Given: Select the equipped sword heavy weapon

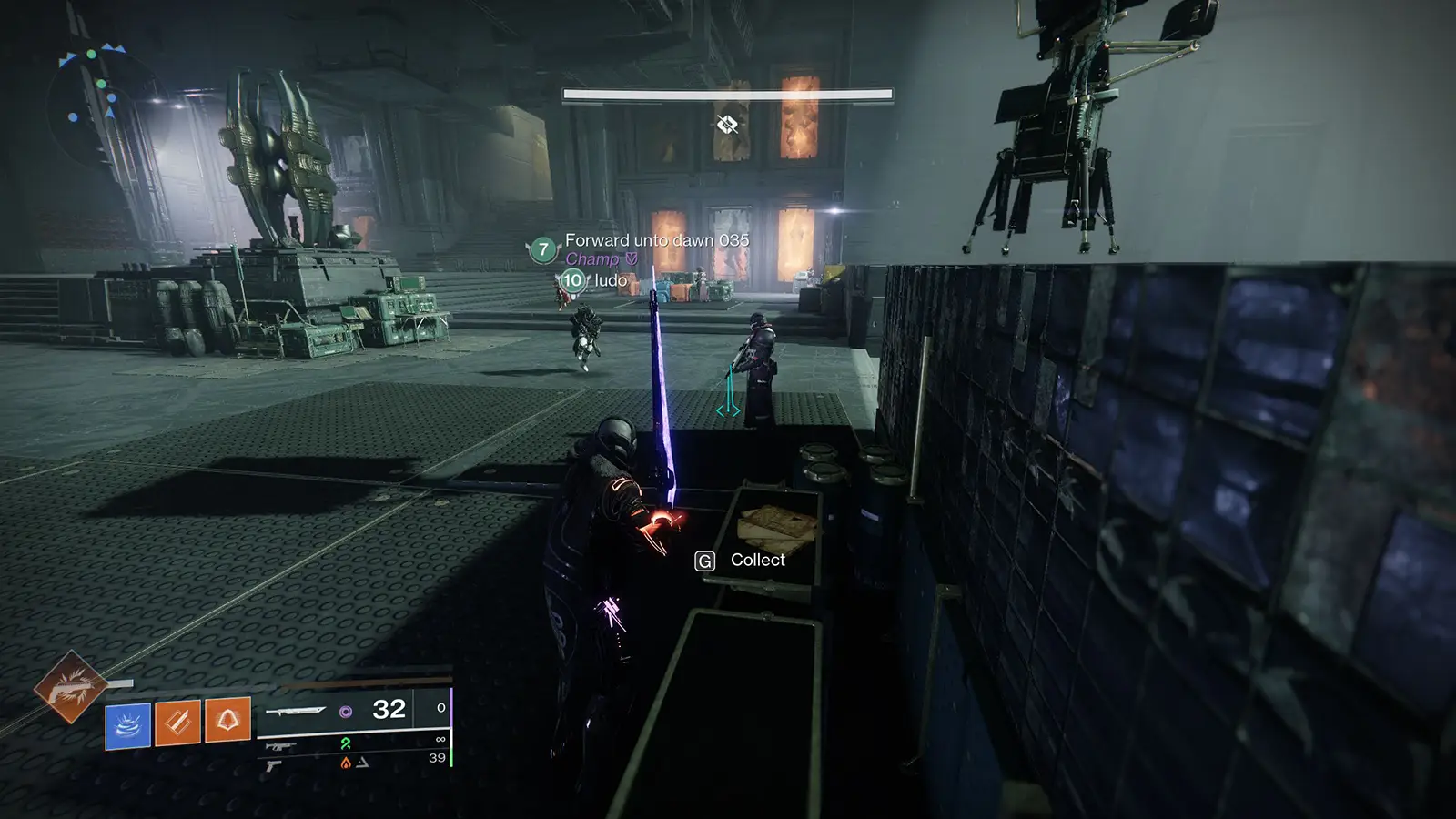Looking at the screenshot, I should pos(297,710).
